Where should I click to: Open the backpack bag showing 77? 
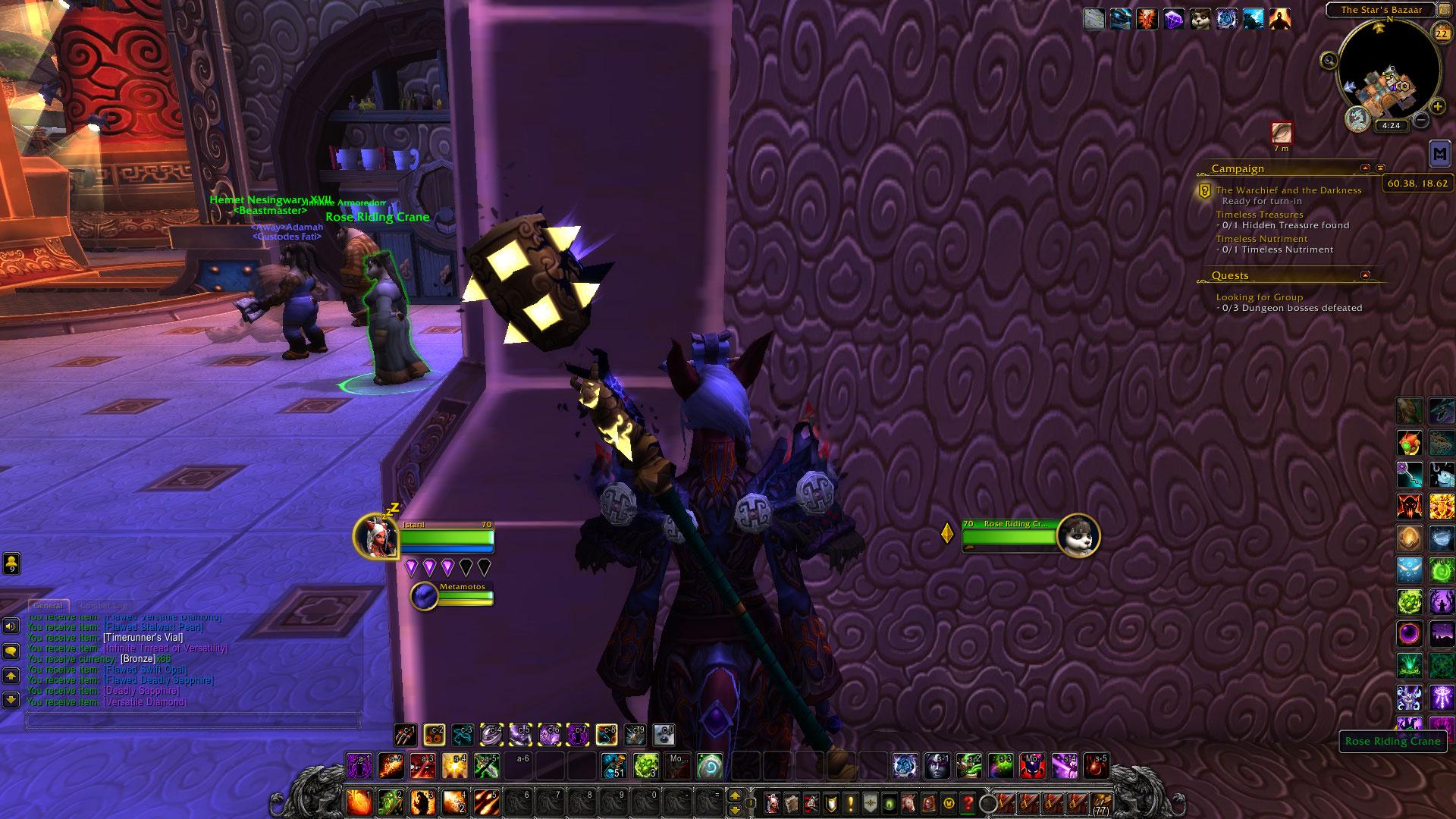coord(1100,802)
